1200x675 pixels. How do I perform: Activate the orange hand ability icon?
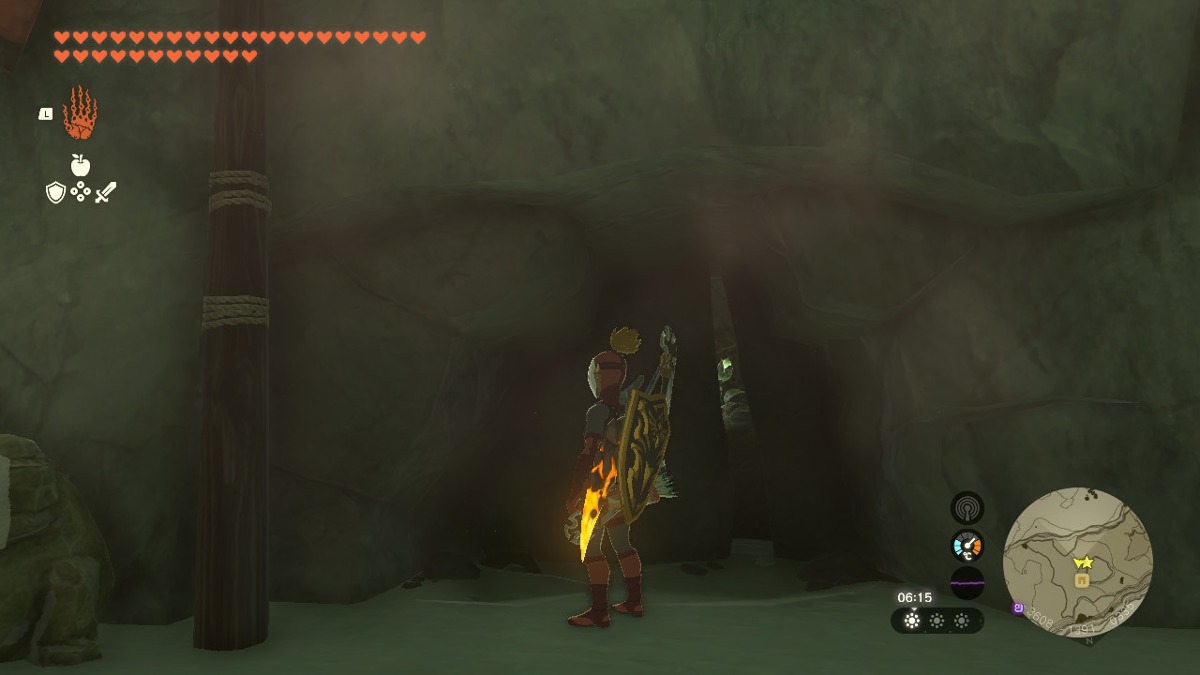click(x=79, y=113)
